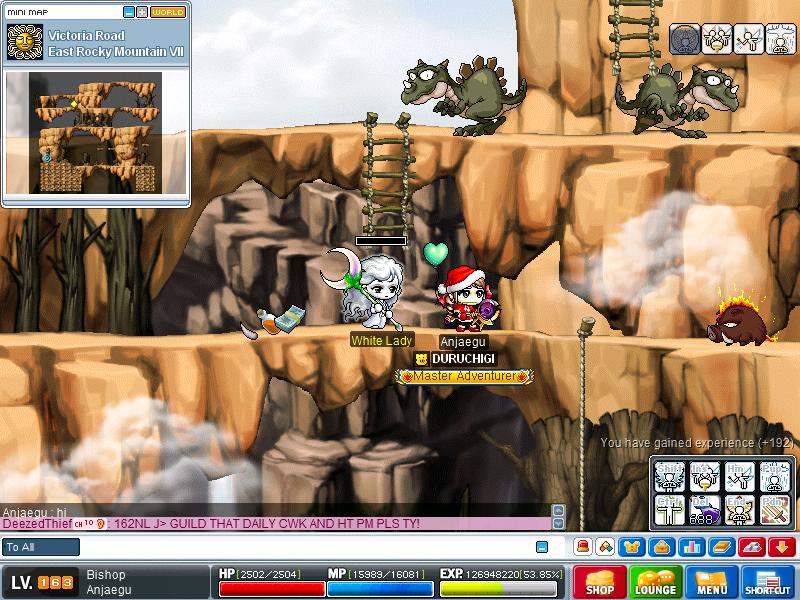Open the bar chart stats button

click(x=690, y=547)
